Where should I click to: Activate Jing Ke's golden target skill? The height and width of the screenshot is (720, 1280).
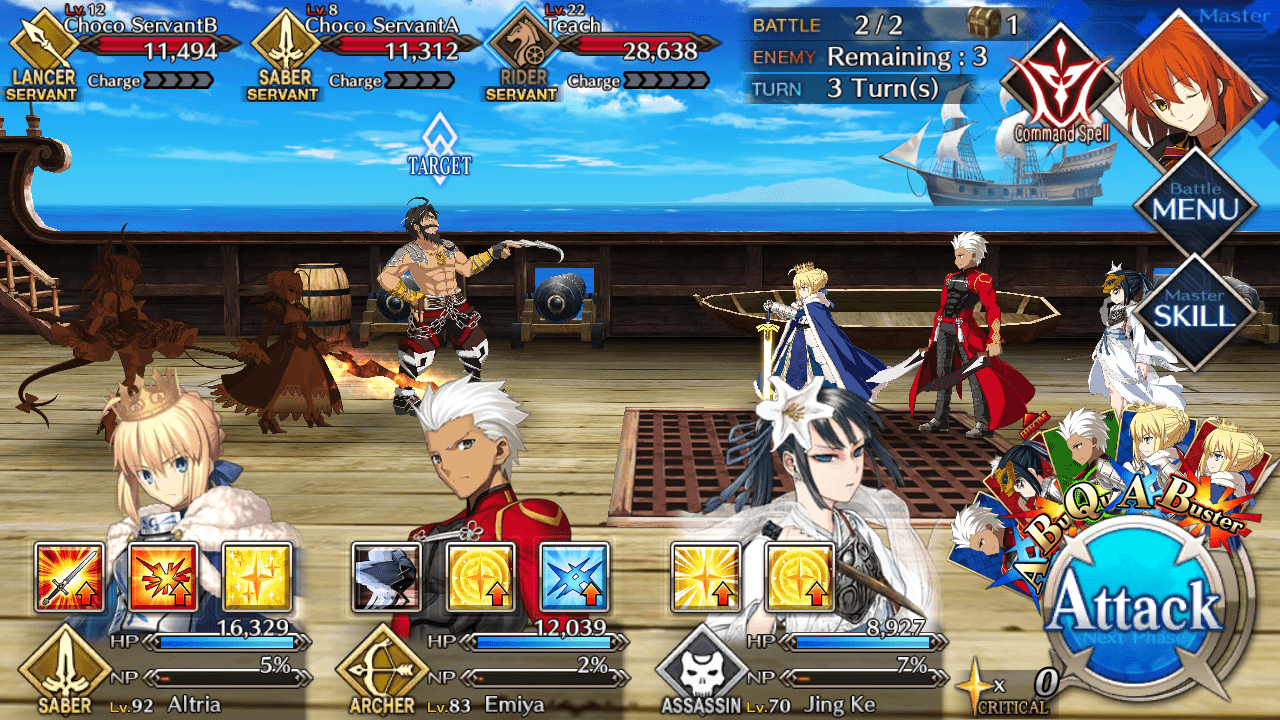[799, 577]
